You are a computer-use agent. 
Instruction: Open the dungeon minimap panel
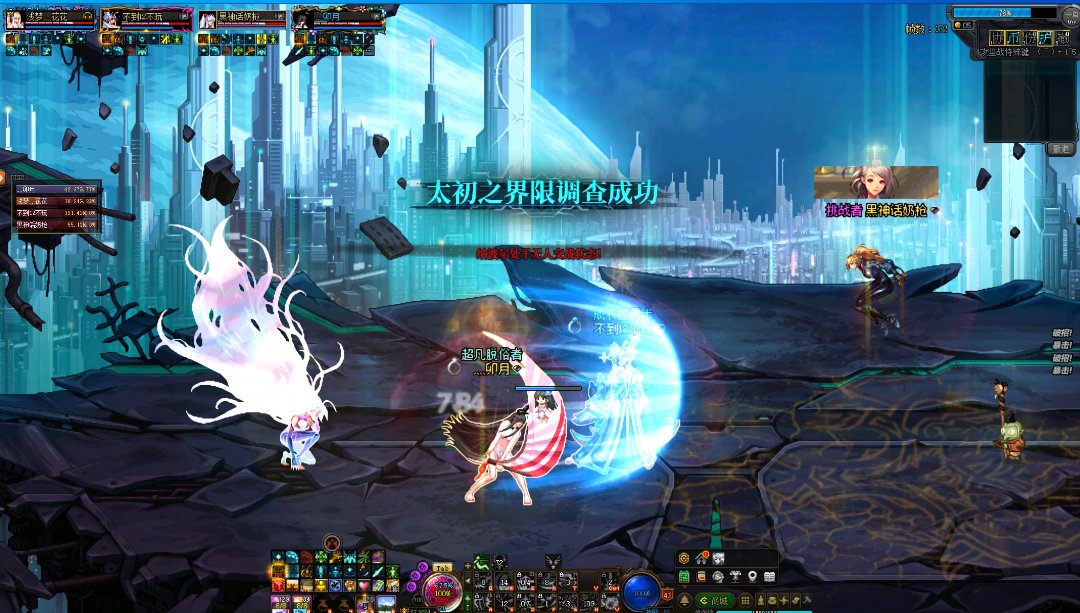(1030, 100)
